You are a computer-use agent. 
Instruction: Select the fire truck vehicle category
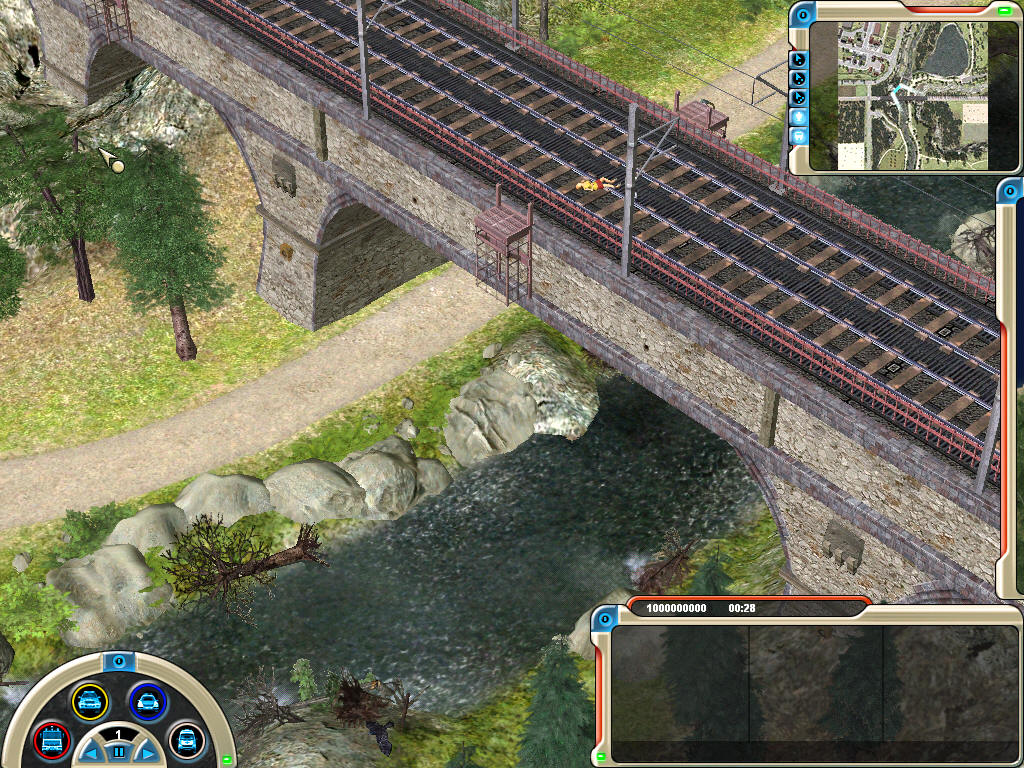(x=51, y=740)
